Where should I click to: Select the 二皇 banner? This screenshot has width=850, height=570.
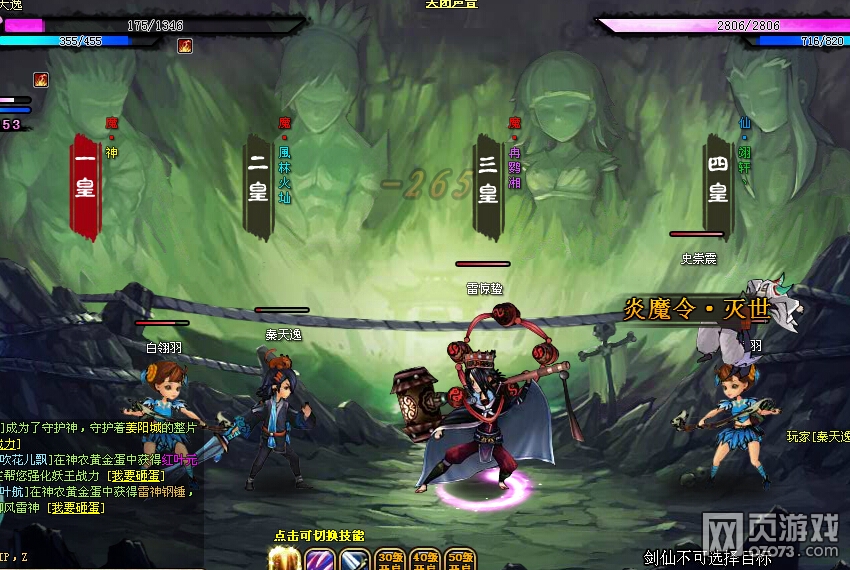coord(258,187)
